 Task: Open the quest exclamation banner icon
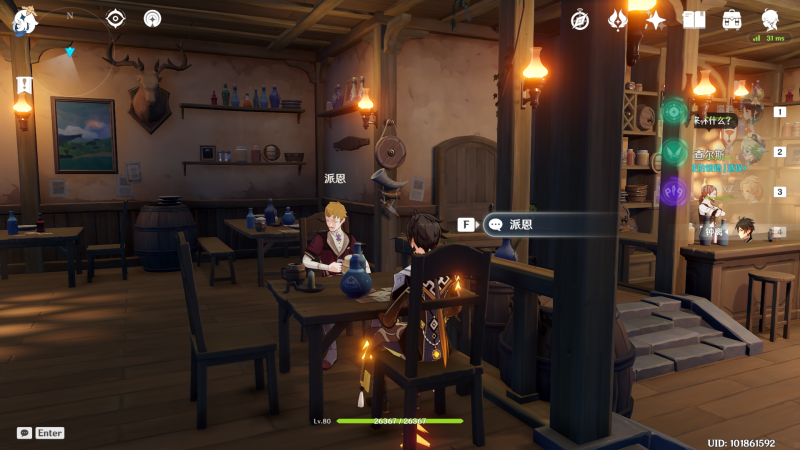pos(24,85)
